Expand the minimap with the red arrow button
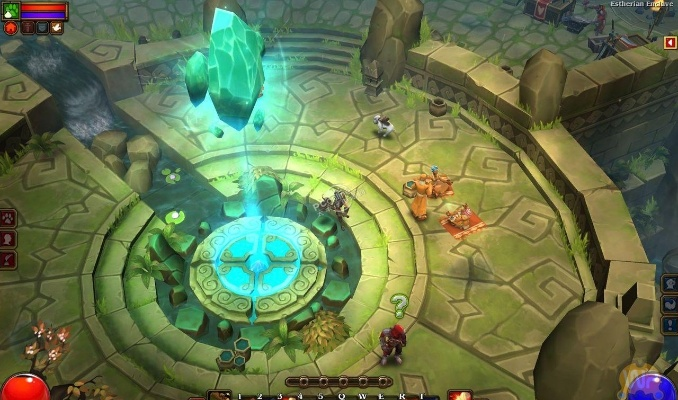Image resolution: width=678 pixels, height=400 pixels. tap(670, 43)
